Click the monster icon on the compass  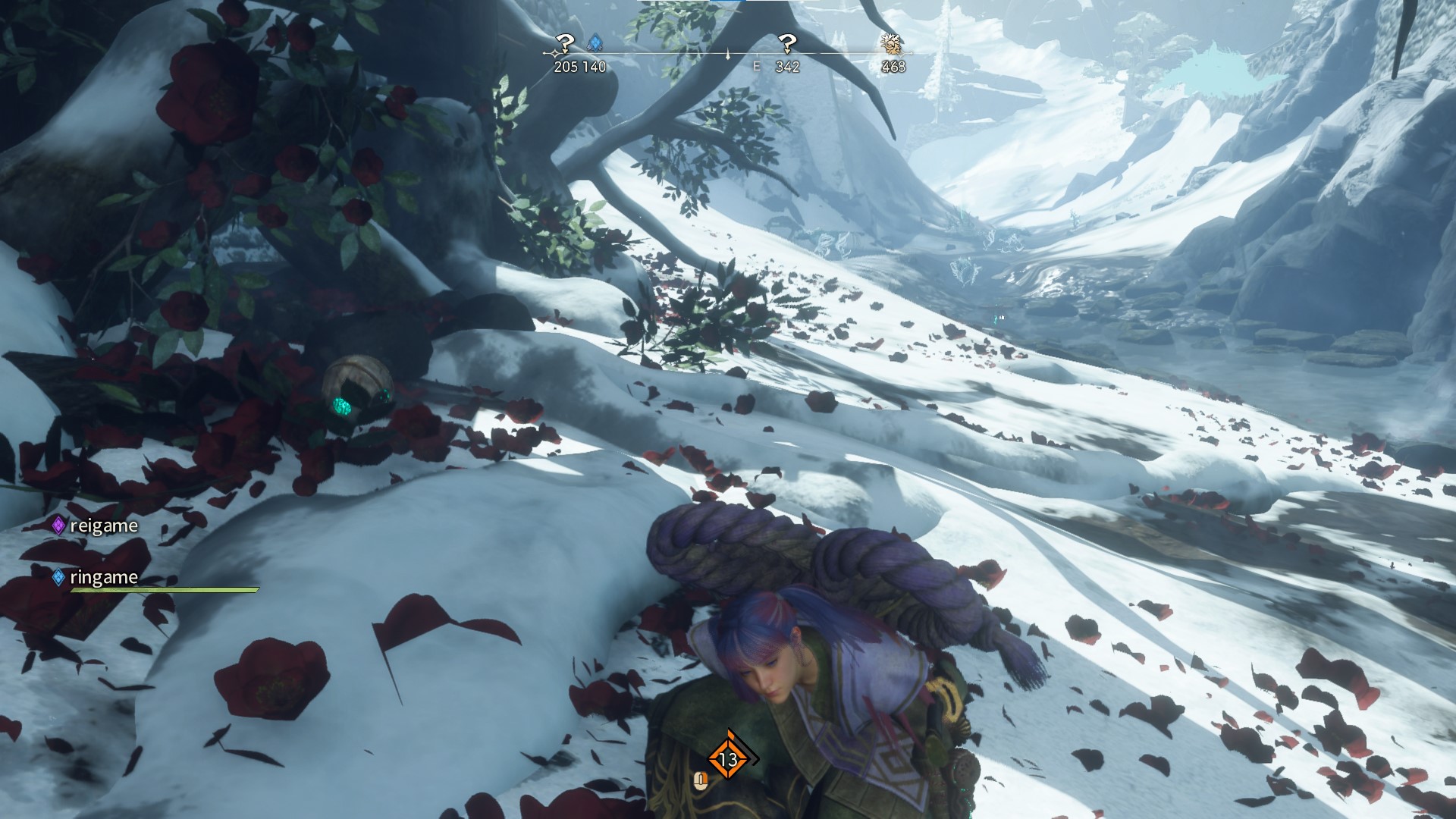(x=892, y=43)
